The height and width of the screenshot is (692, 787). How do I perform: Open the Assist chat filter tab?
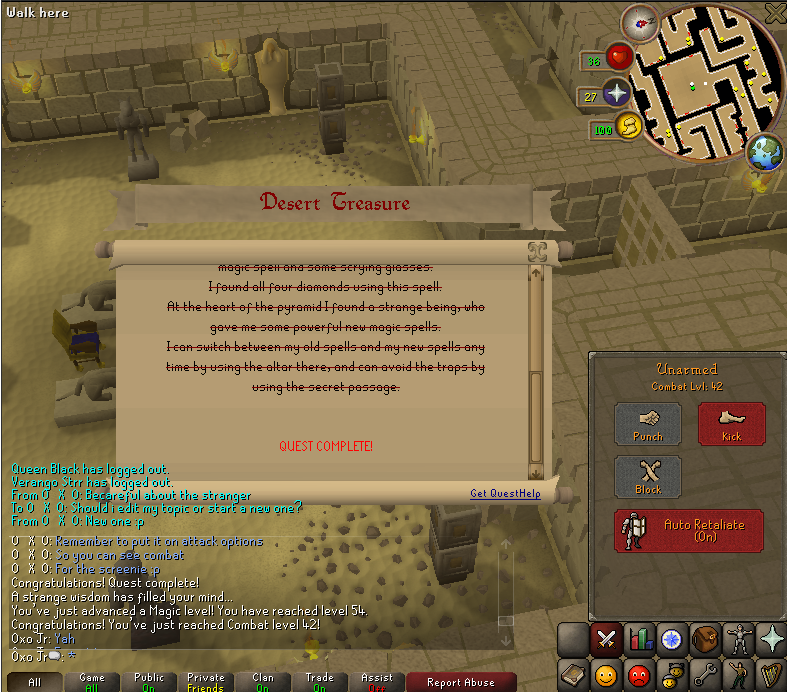377,682
